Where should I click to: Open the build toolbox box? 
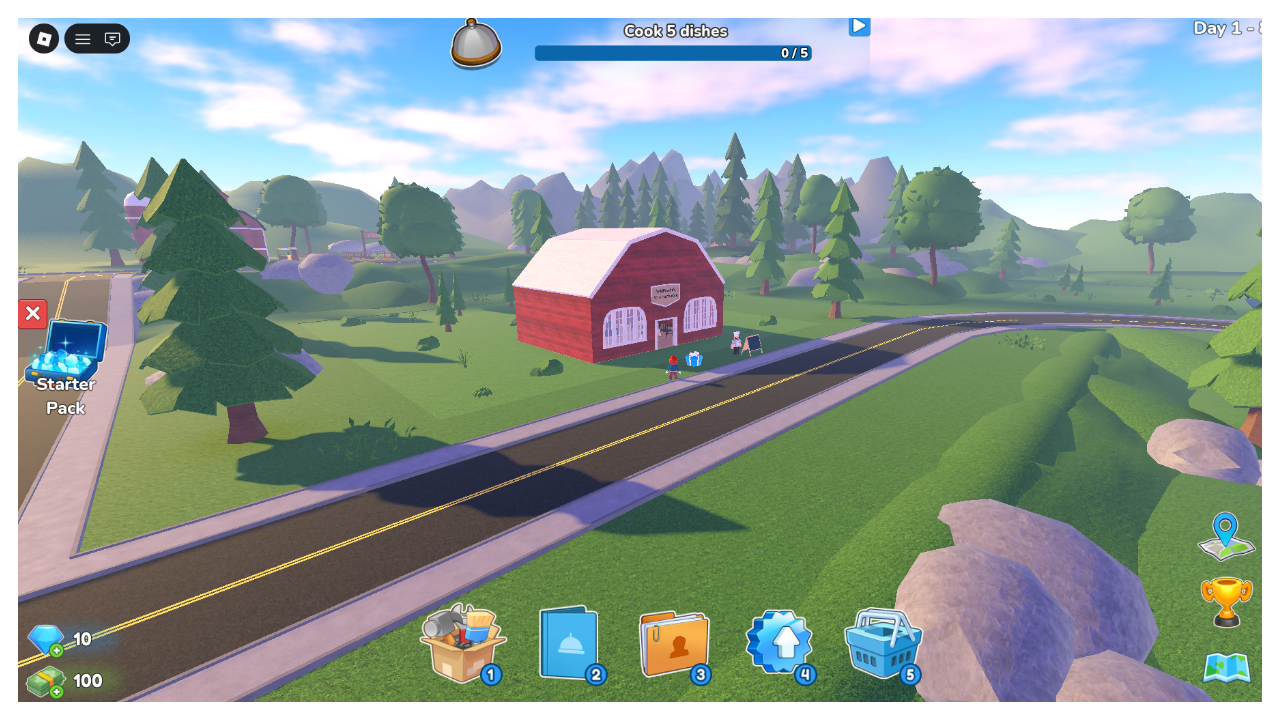tap(460, 645)
